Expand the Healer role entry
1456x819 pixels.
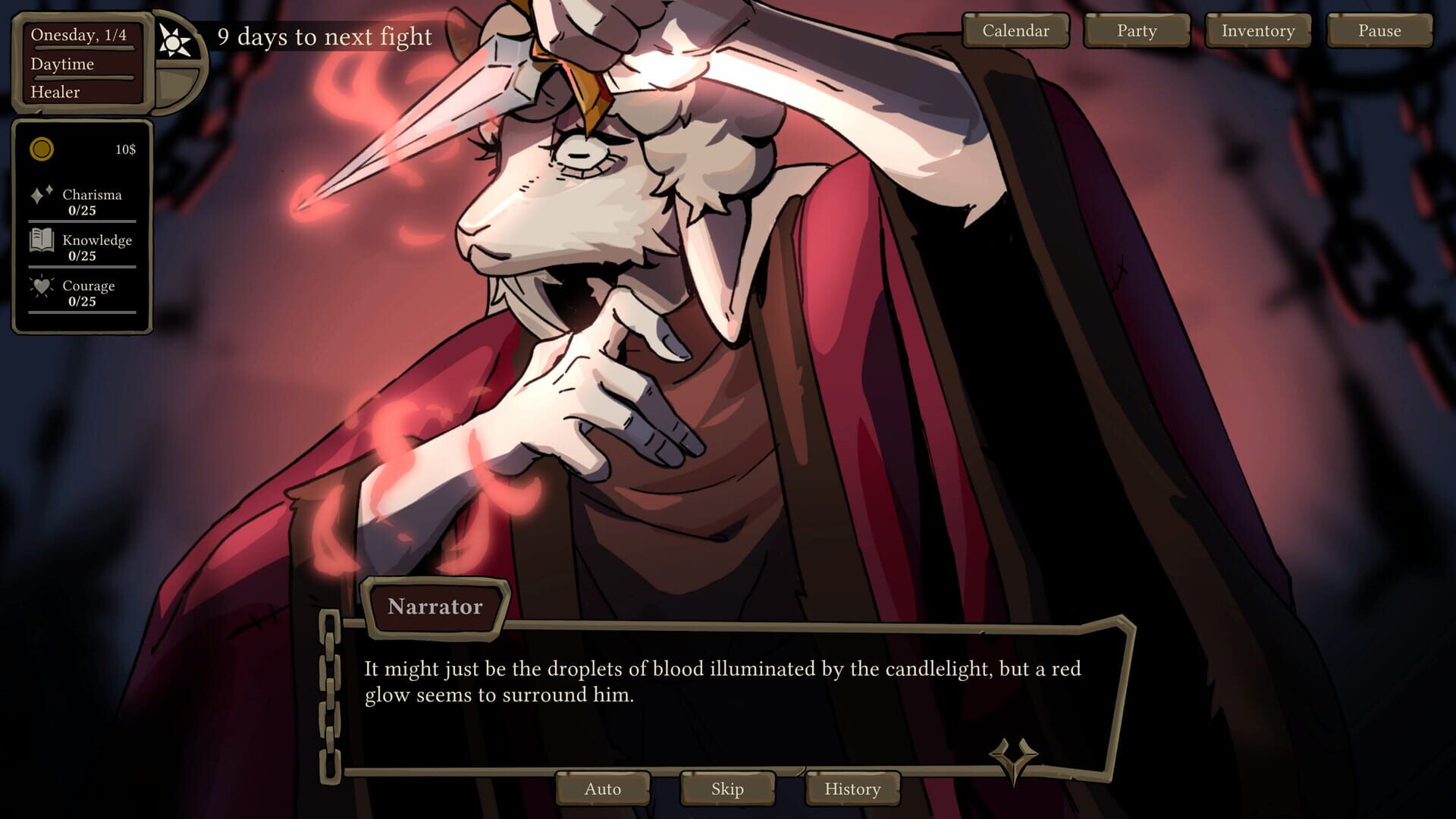[56, 92]
